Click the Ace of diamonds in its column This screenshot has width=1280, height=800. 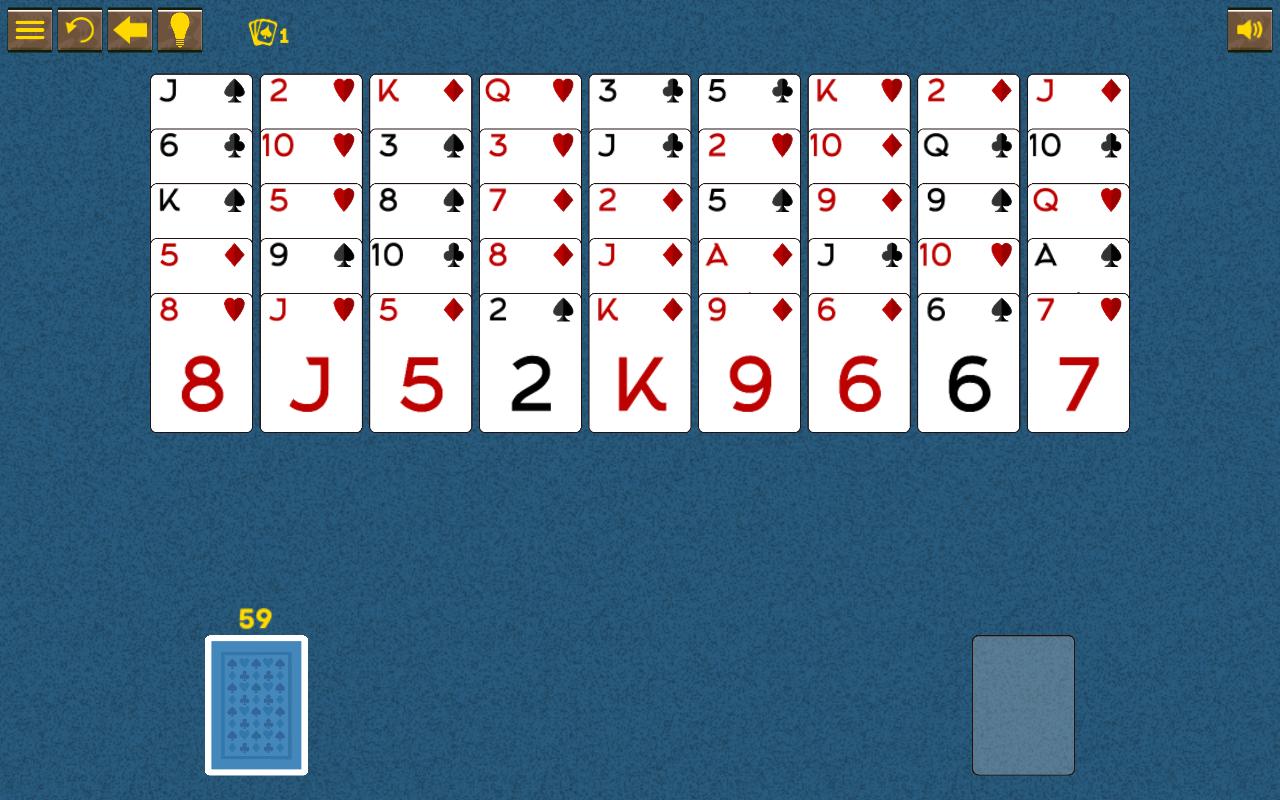[x=749, y=257]
